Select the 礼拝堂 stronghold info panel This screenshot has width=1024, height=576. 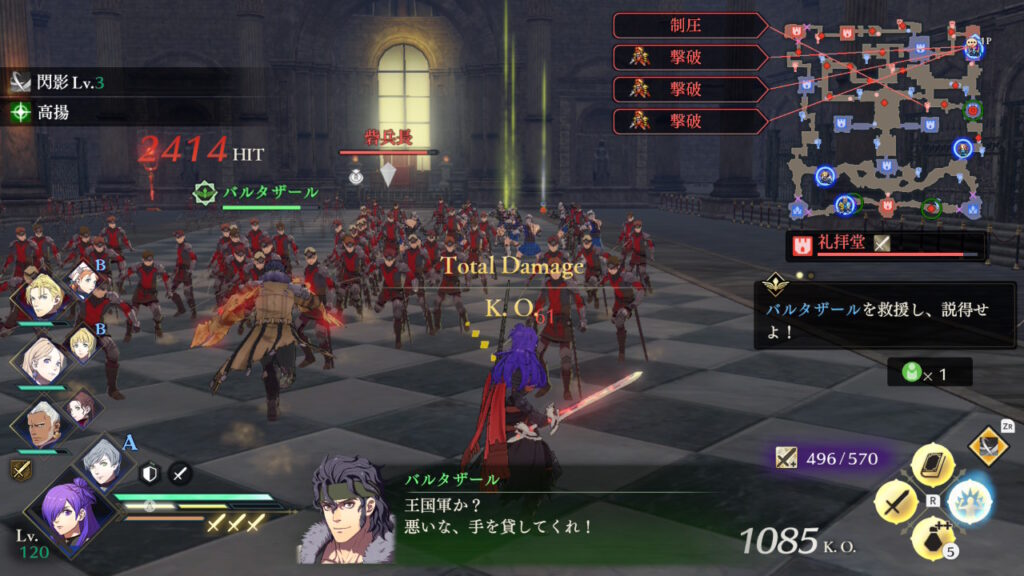(x=886, y=244)
